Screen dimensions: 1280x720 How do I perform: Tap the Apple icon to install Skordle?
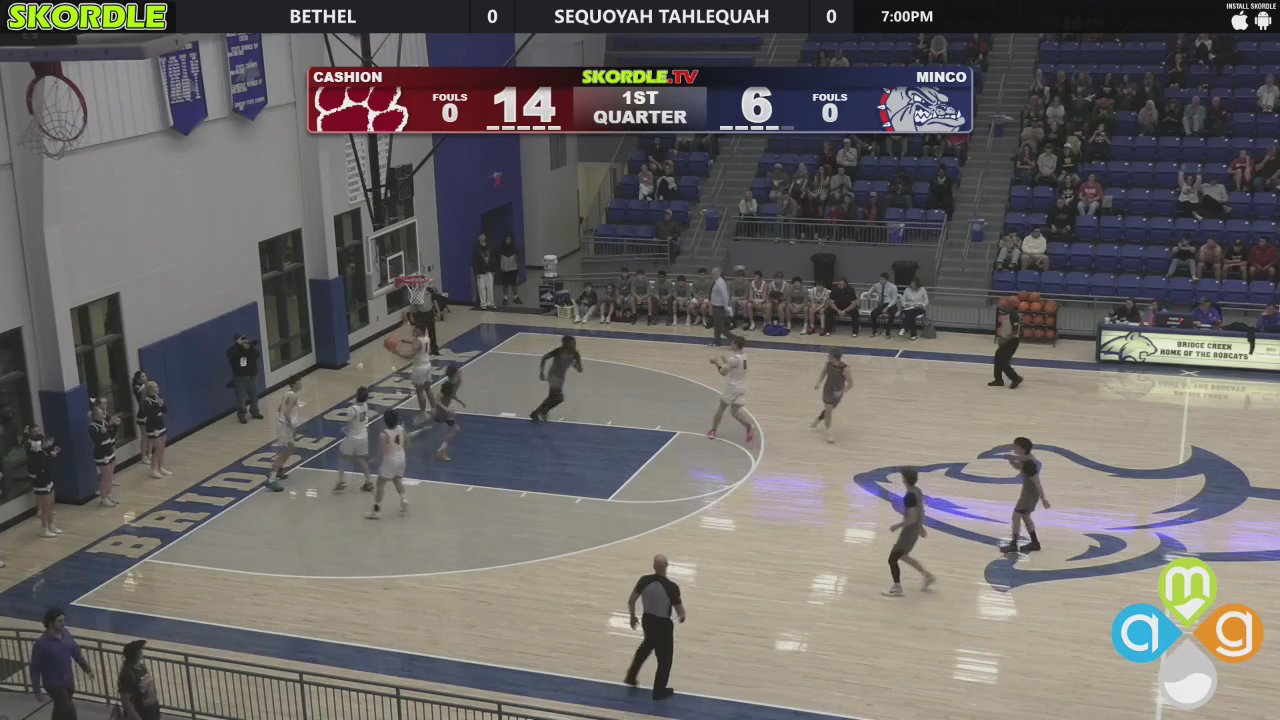click(x=1240, y=21)
